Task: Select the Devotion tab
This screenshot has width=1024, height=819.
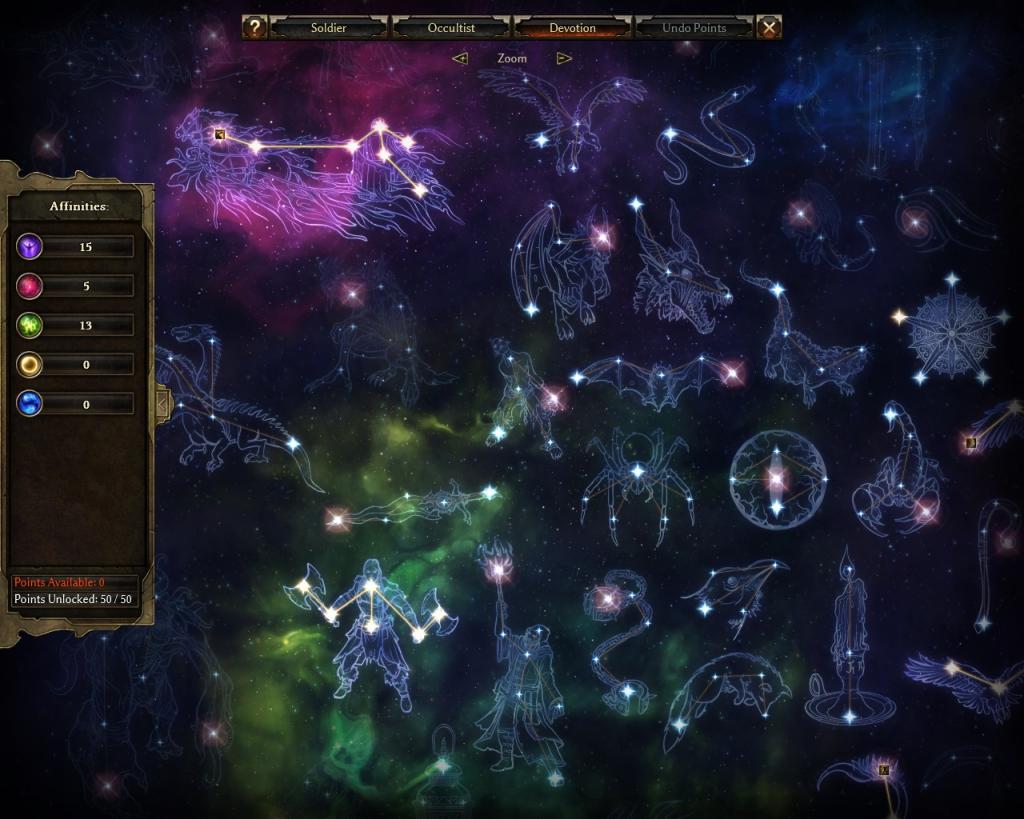Action: [x=573, y=28]
